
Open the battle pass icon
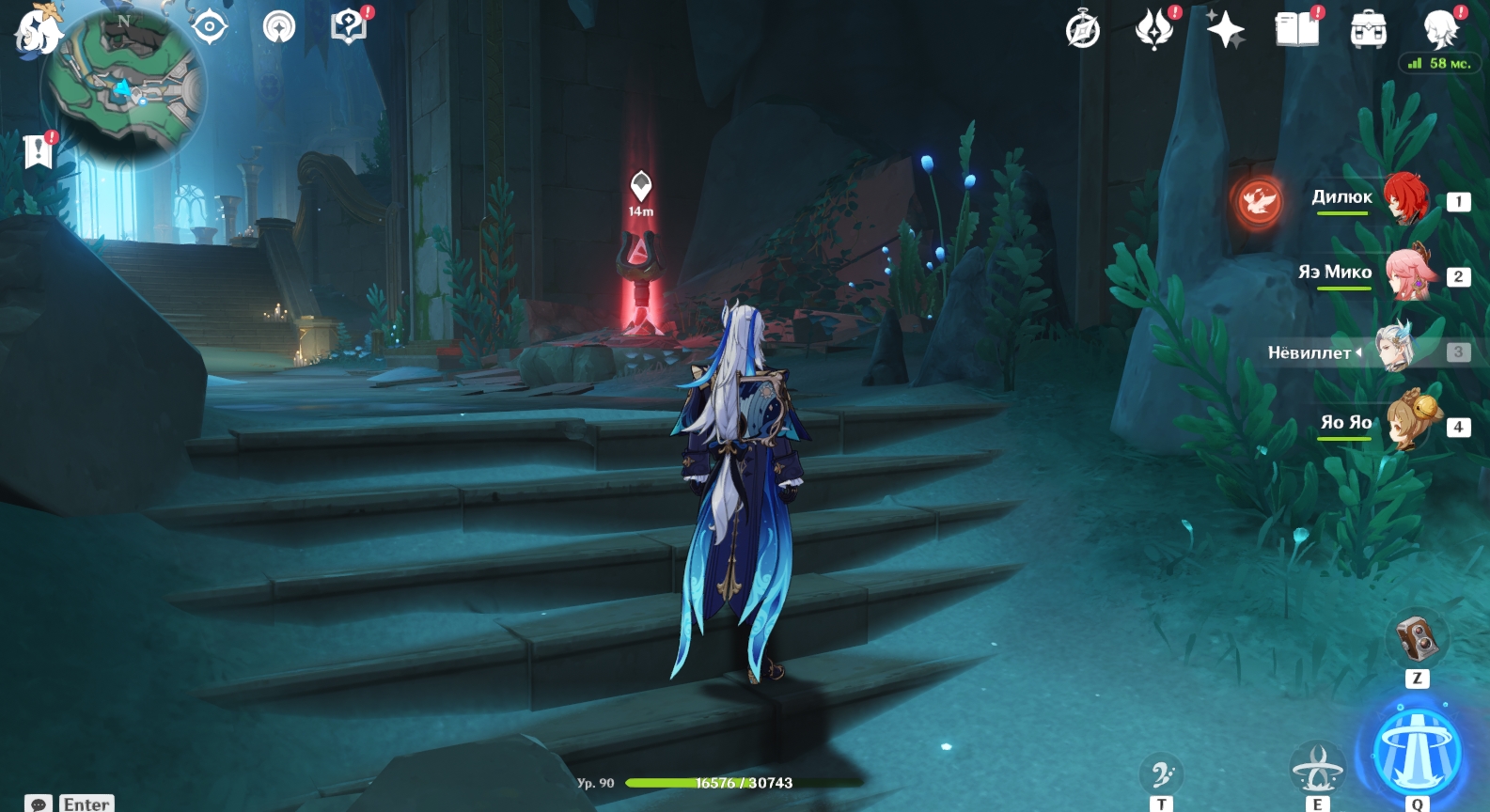click(1153, 30)
